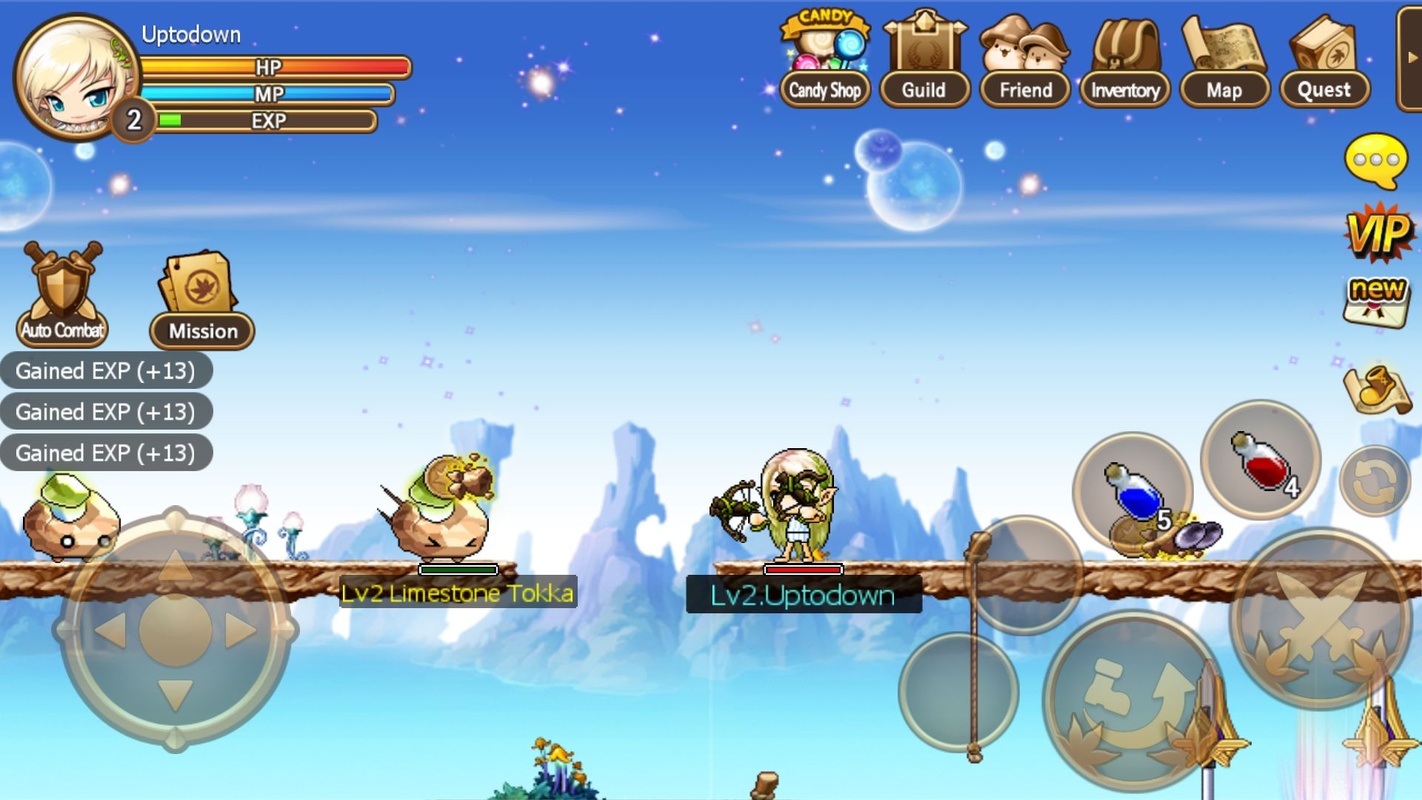Open the Map
Screen dimensions: 1422x800
tap(1224, 62)
